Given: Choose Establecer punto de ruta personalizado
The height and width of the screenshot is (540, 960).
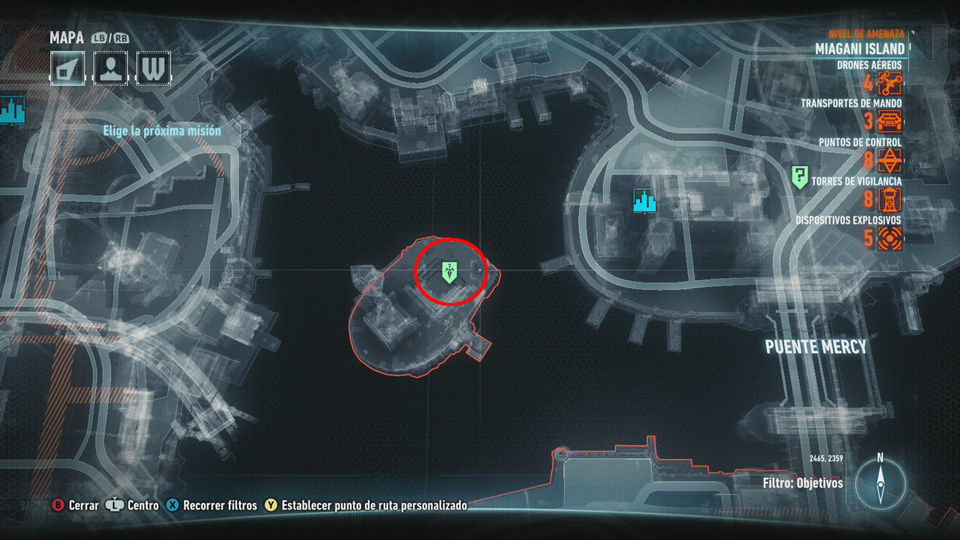Looking at the screenshot, I should (x=366, y=506).
